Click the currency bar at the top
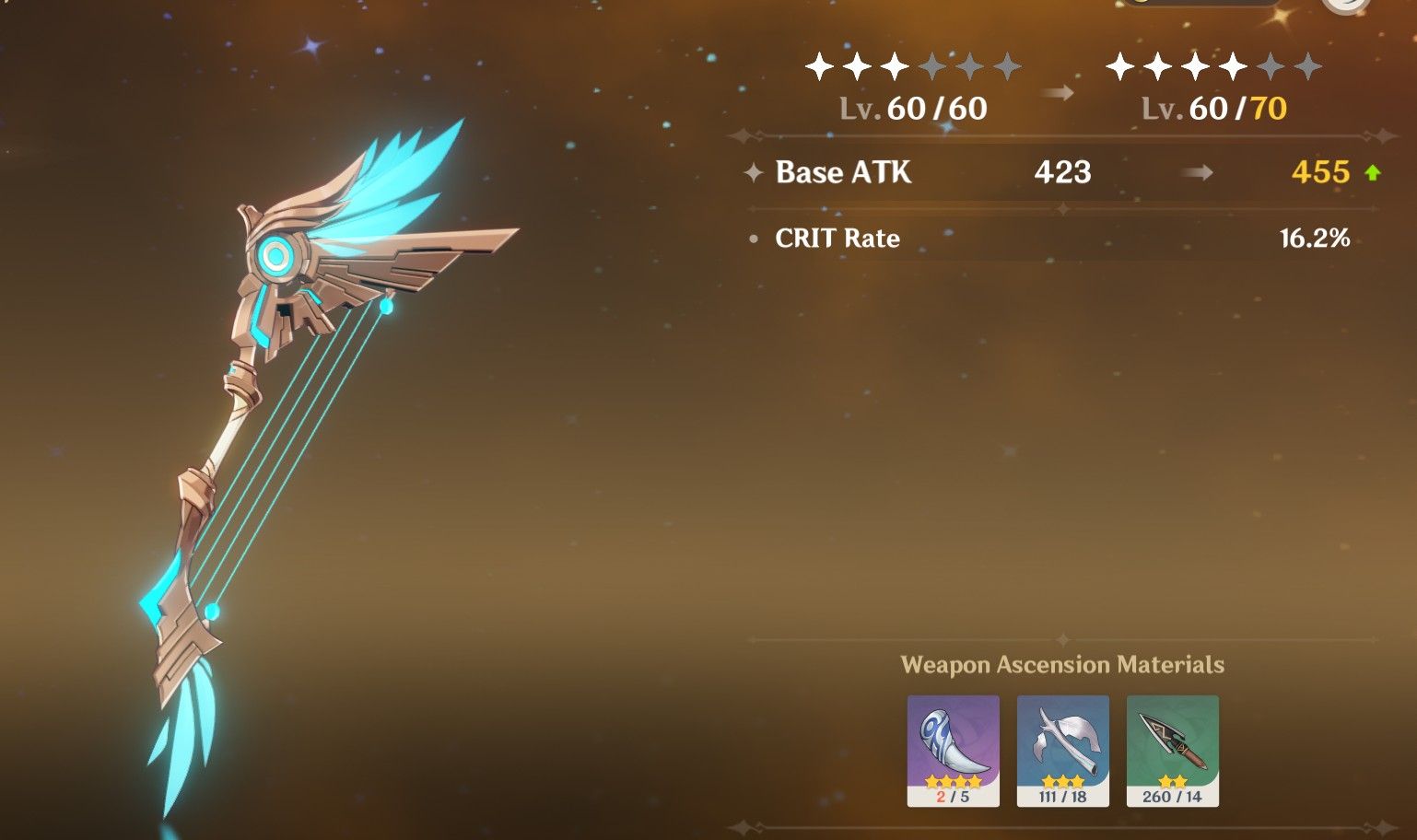 [1198, 5]
